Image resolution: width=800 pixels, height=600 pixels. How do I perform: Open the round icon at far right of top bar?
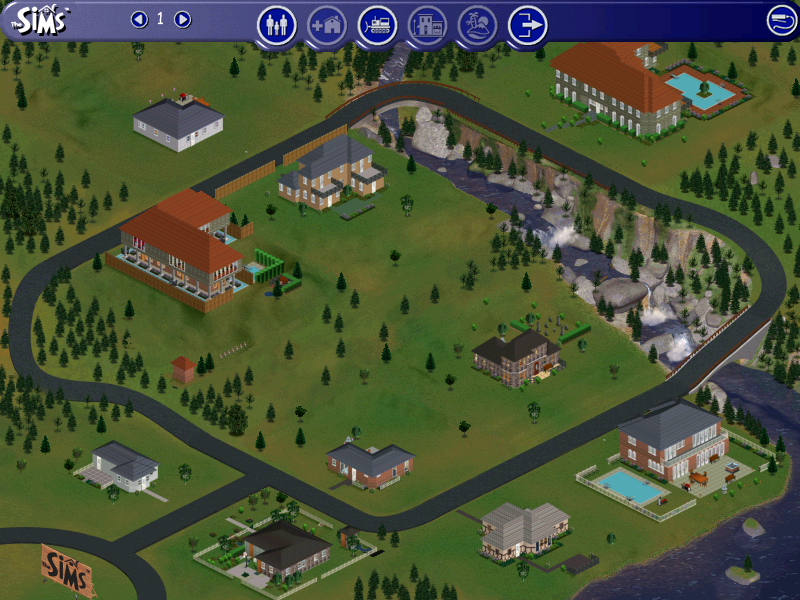point(782,20)
